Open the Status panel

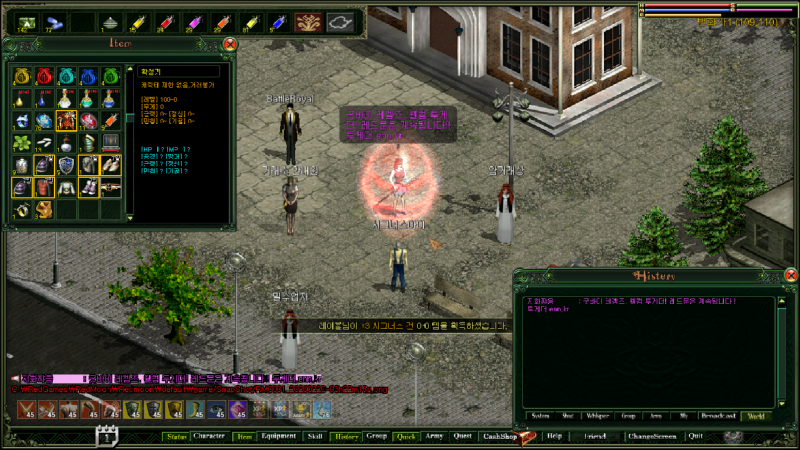pyautogui.click(x=177, y=437)
